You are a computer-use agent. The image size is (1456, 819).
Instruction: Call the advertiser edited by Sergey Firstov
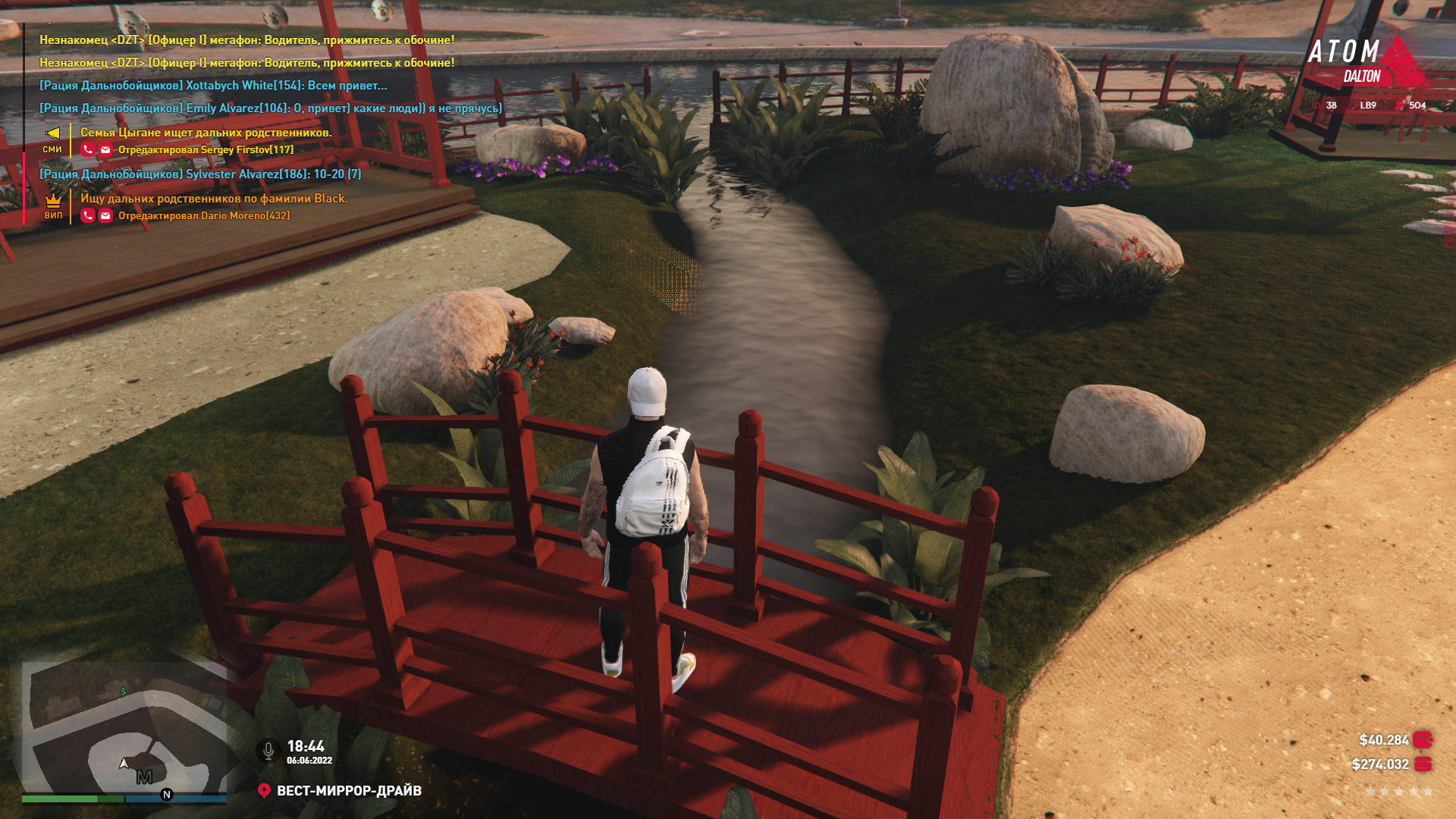pos(88,150)
